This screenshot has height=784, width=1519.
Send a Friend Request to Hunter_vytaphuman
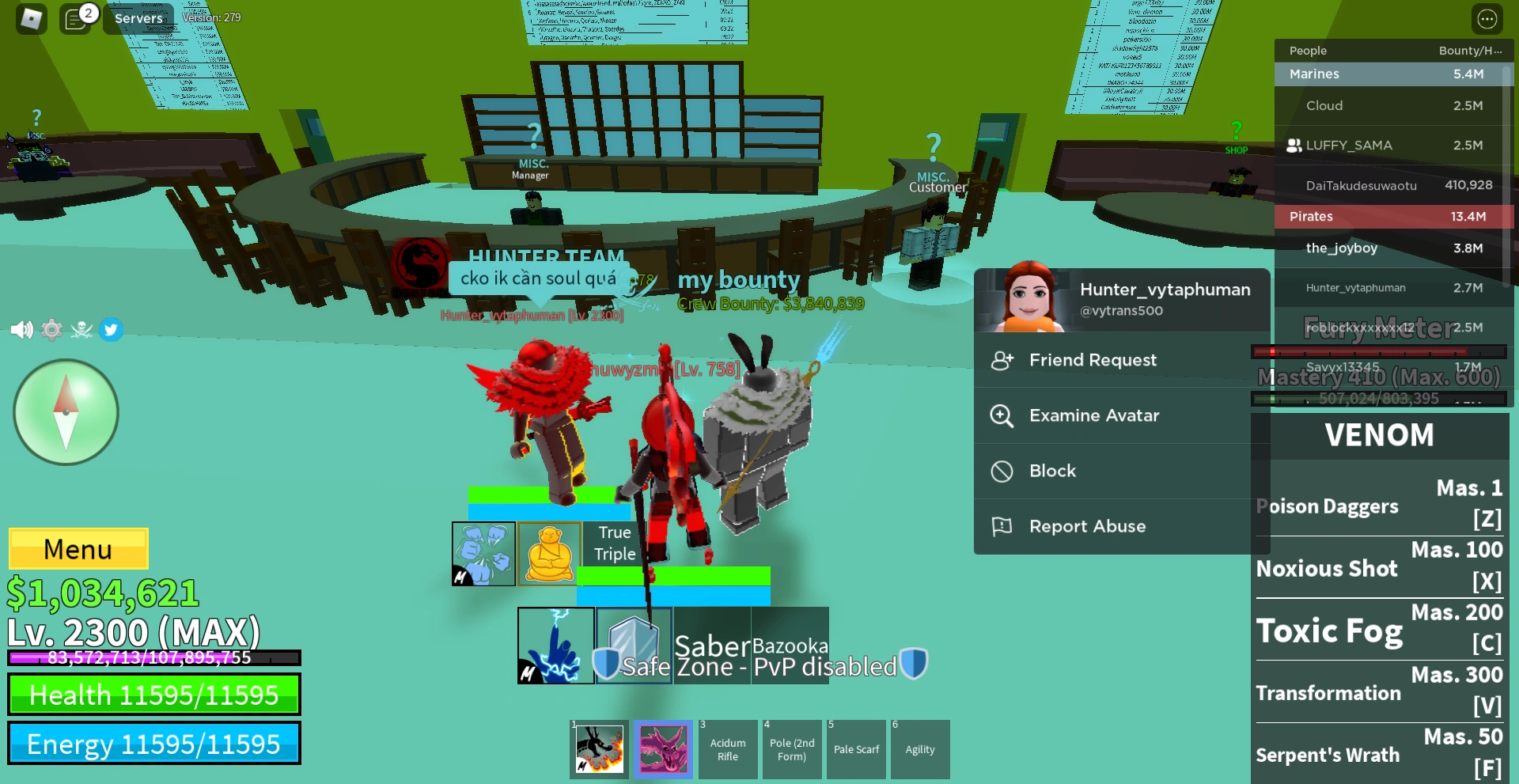click(x=1092, y=360)
